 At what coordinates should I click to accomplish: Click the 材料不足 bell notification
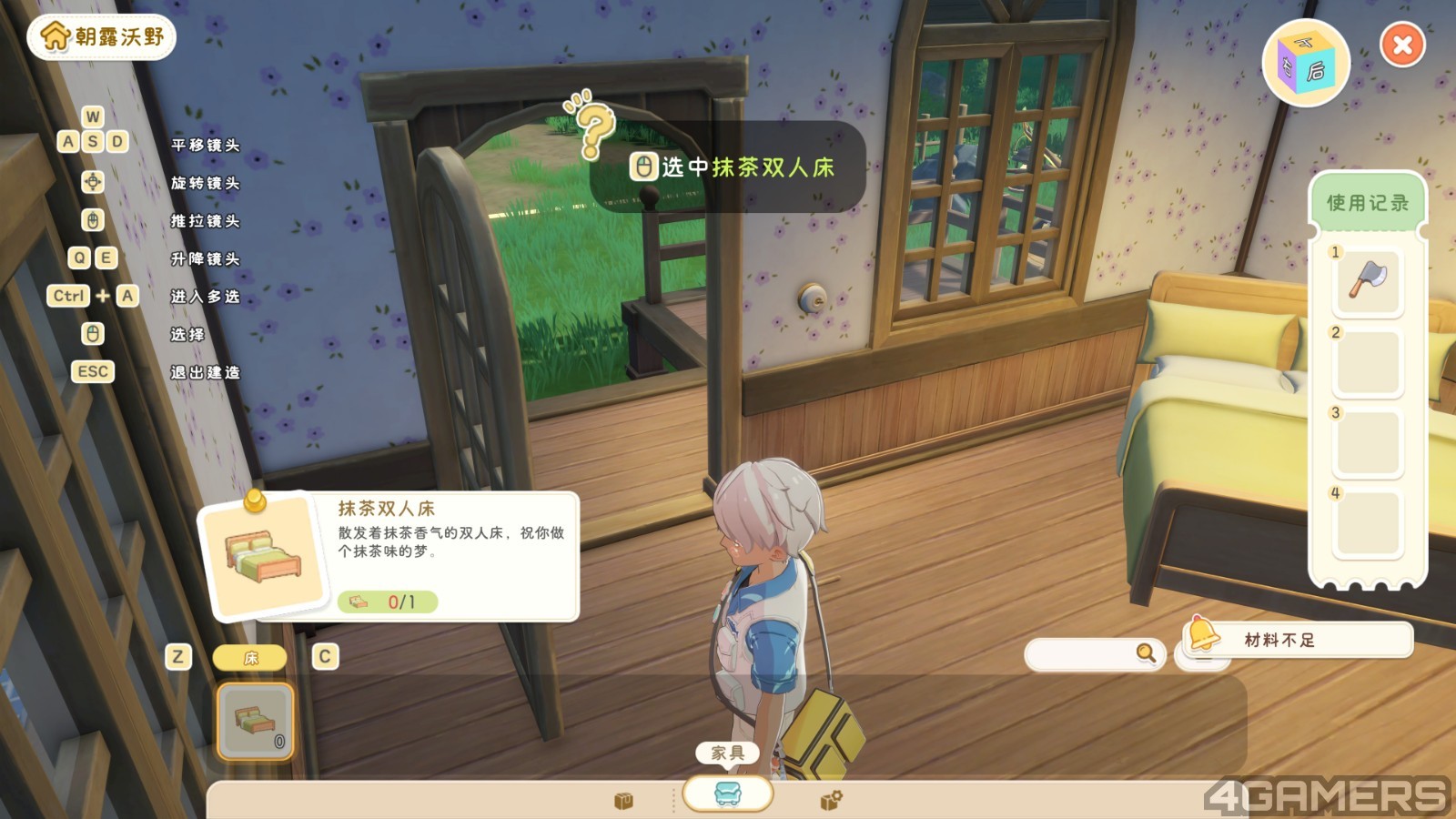pos(1299,640)
